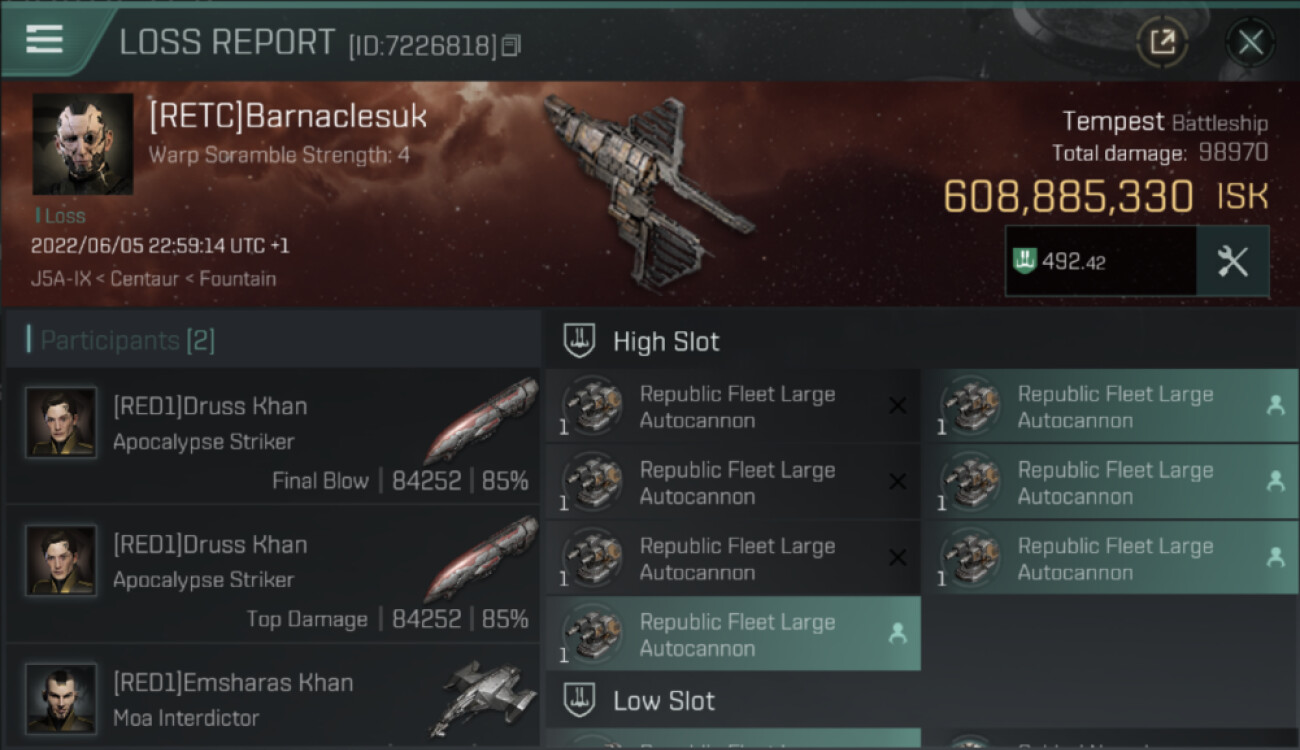Share the loss report externally
Image resolution: width=1300 pixels, height=750 pixels.
(x=1162, y=42)
